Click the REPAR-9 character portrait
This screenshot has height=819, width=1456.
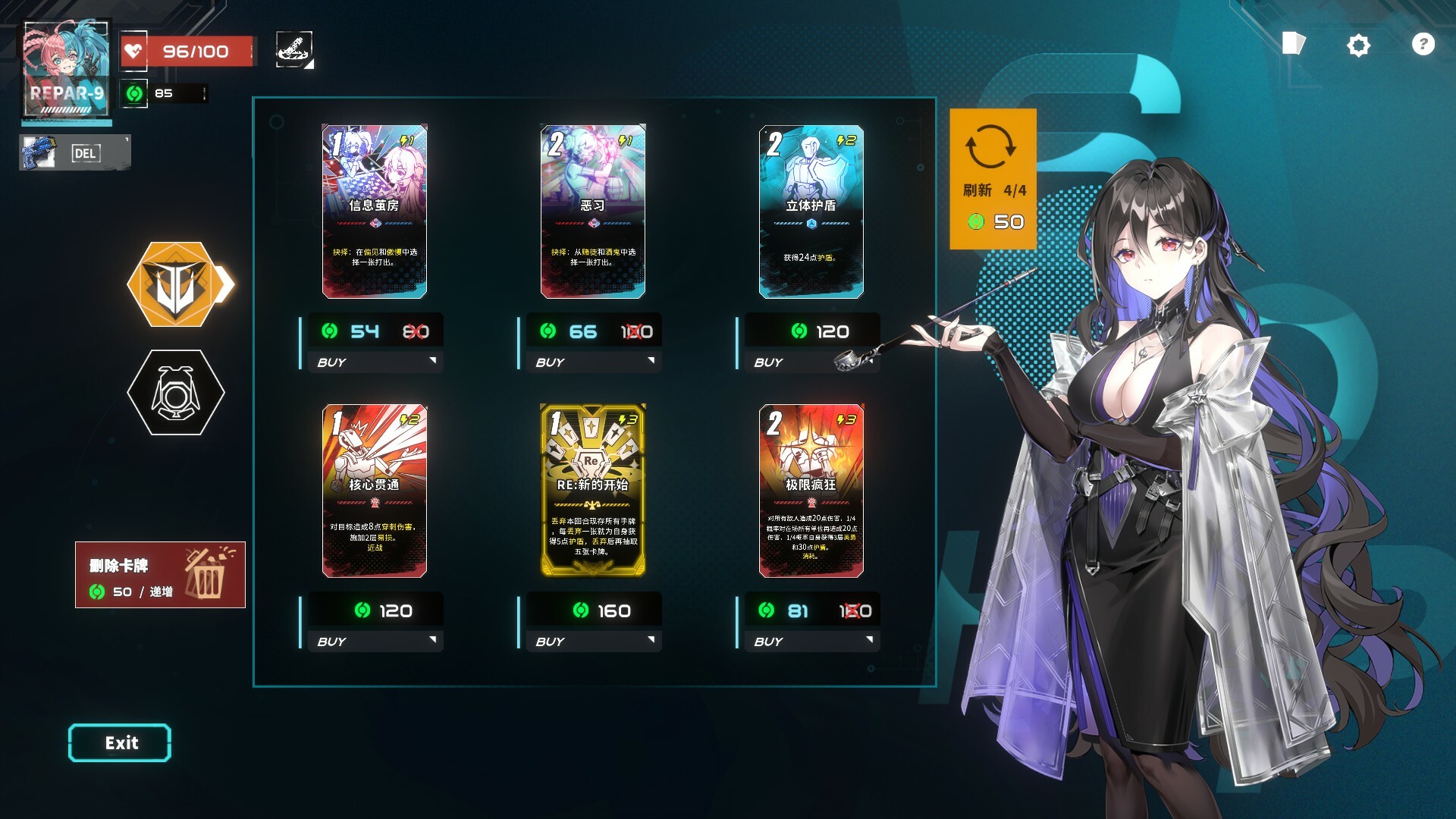[67, 70]
